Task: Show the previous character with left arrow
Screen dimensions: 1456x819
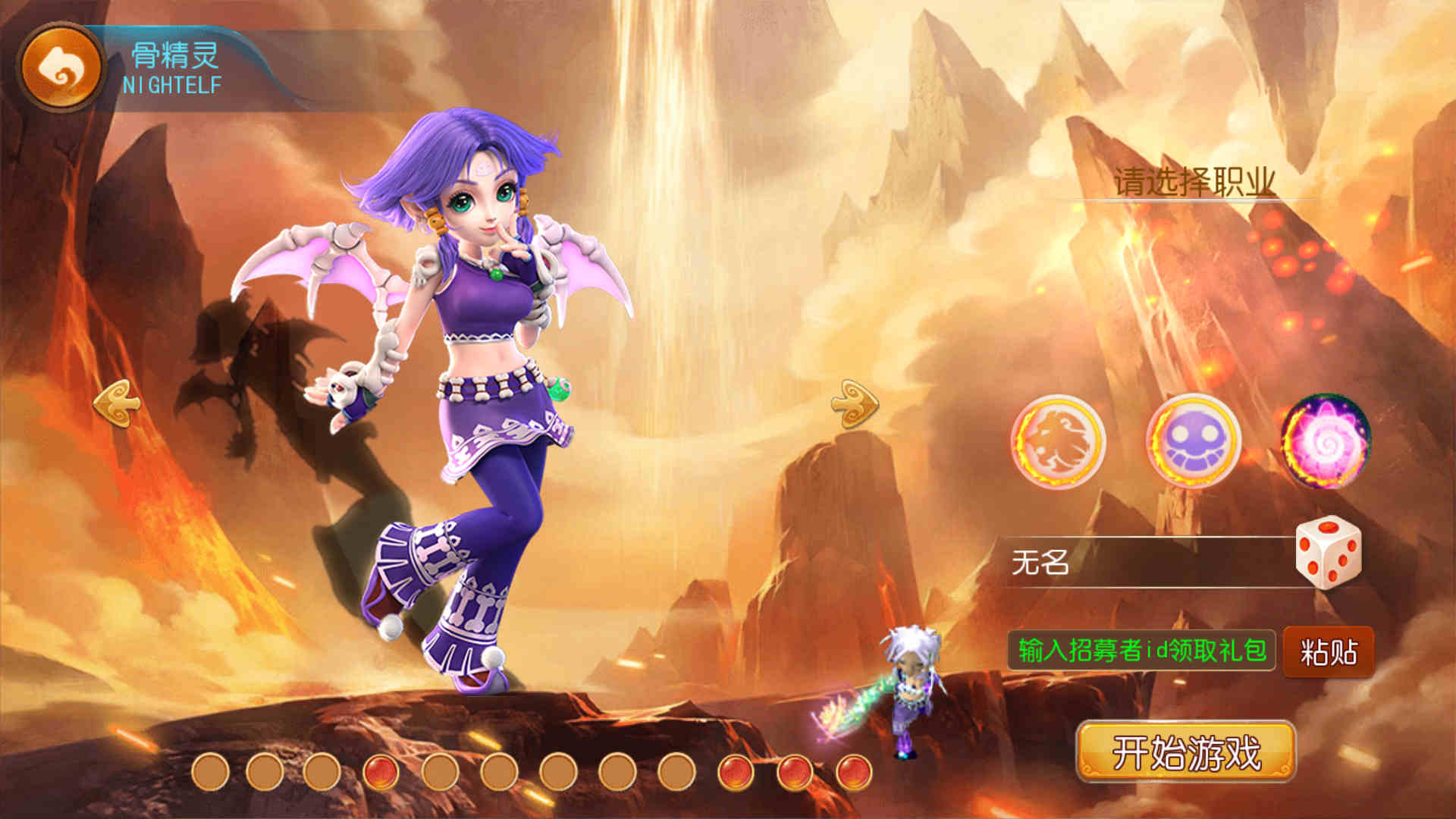Action: point(117,403)
